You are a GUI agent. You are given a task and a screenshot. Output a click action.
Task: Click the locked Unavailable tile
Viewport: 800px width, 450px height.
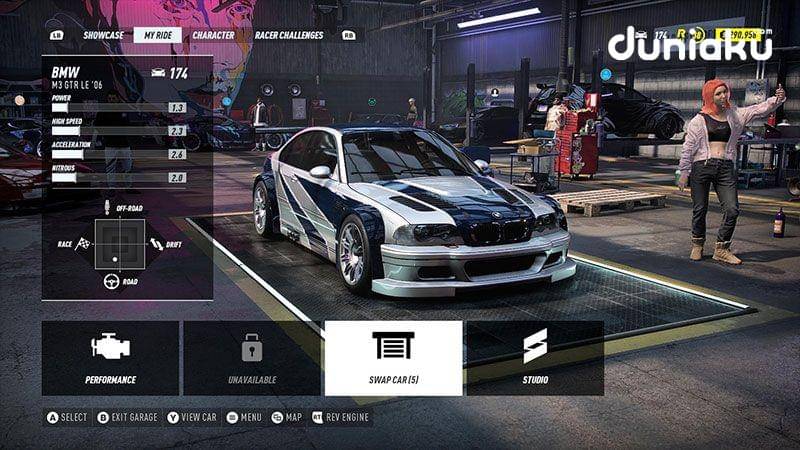click(251, 357)
